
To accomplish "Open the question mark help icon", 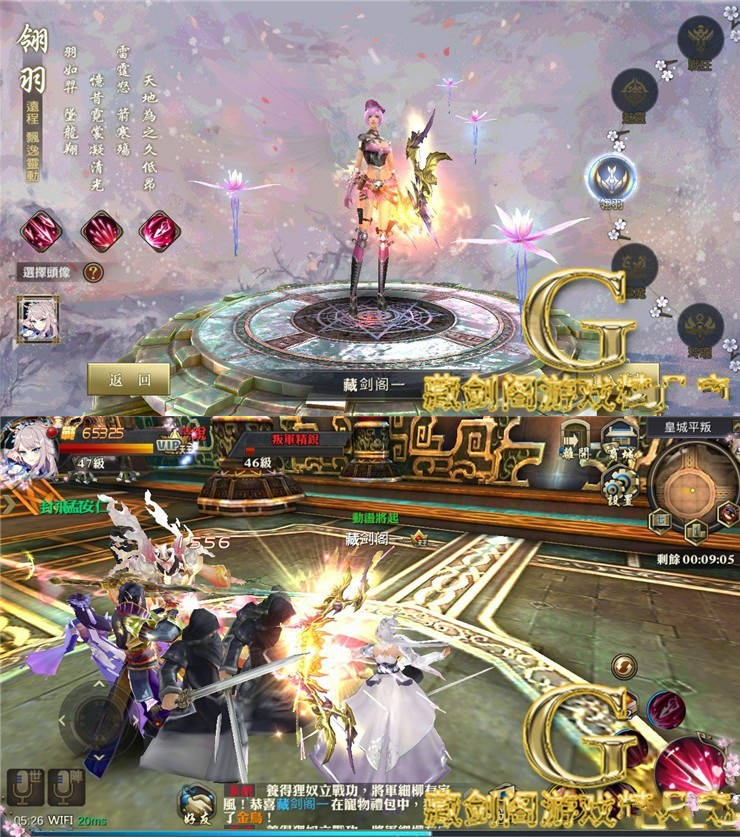I will (93, 272).
